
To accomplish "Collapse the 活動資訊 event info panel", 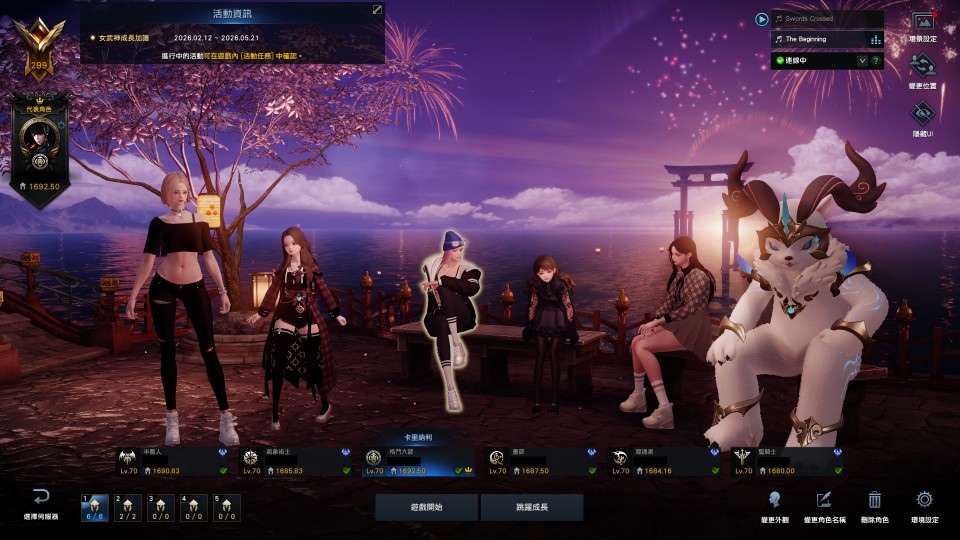I will 377,9.
